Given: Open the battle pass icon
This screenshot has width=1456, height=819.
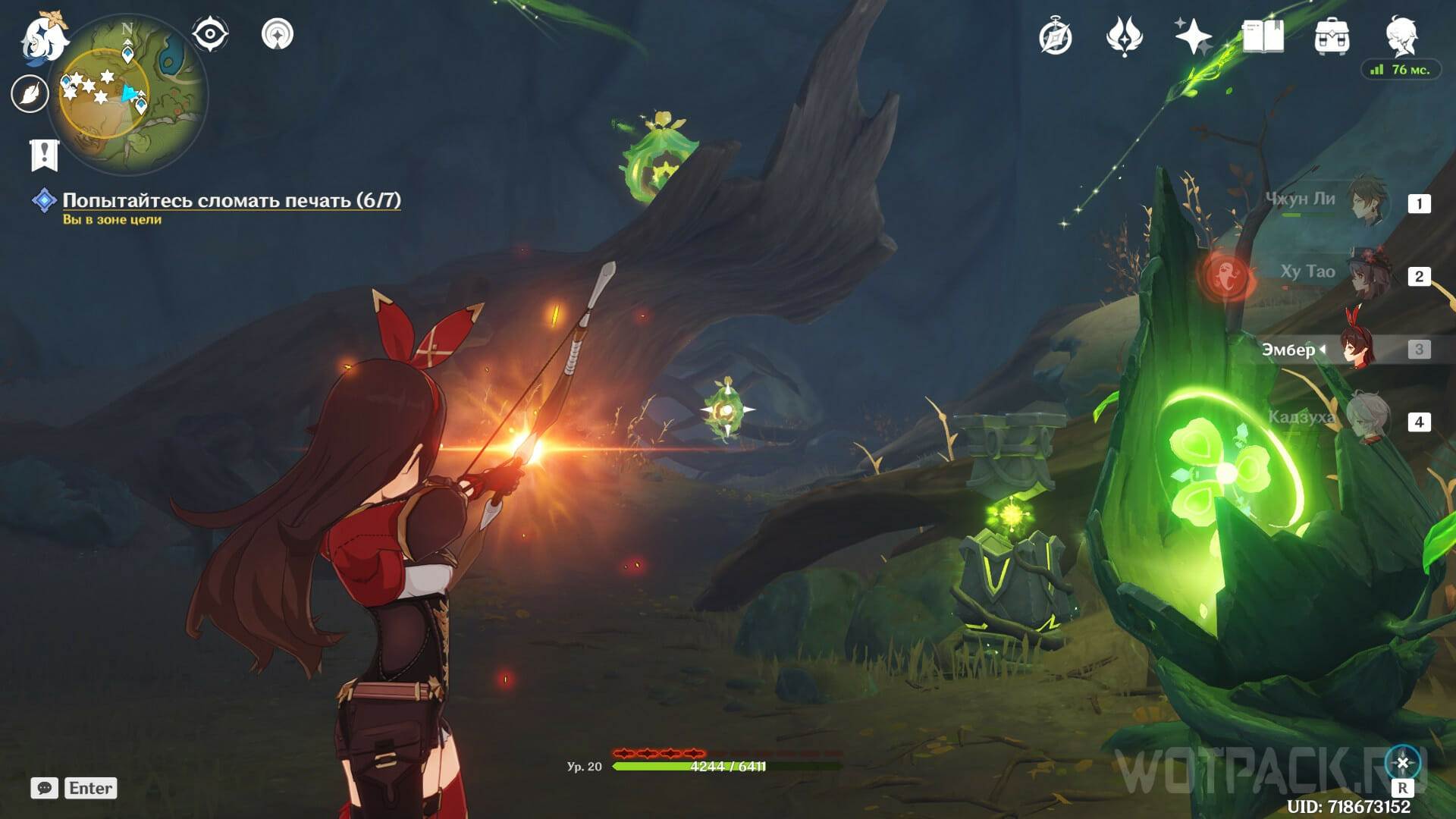Looking at the screenshot, I should coord(1124,36).
